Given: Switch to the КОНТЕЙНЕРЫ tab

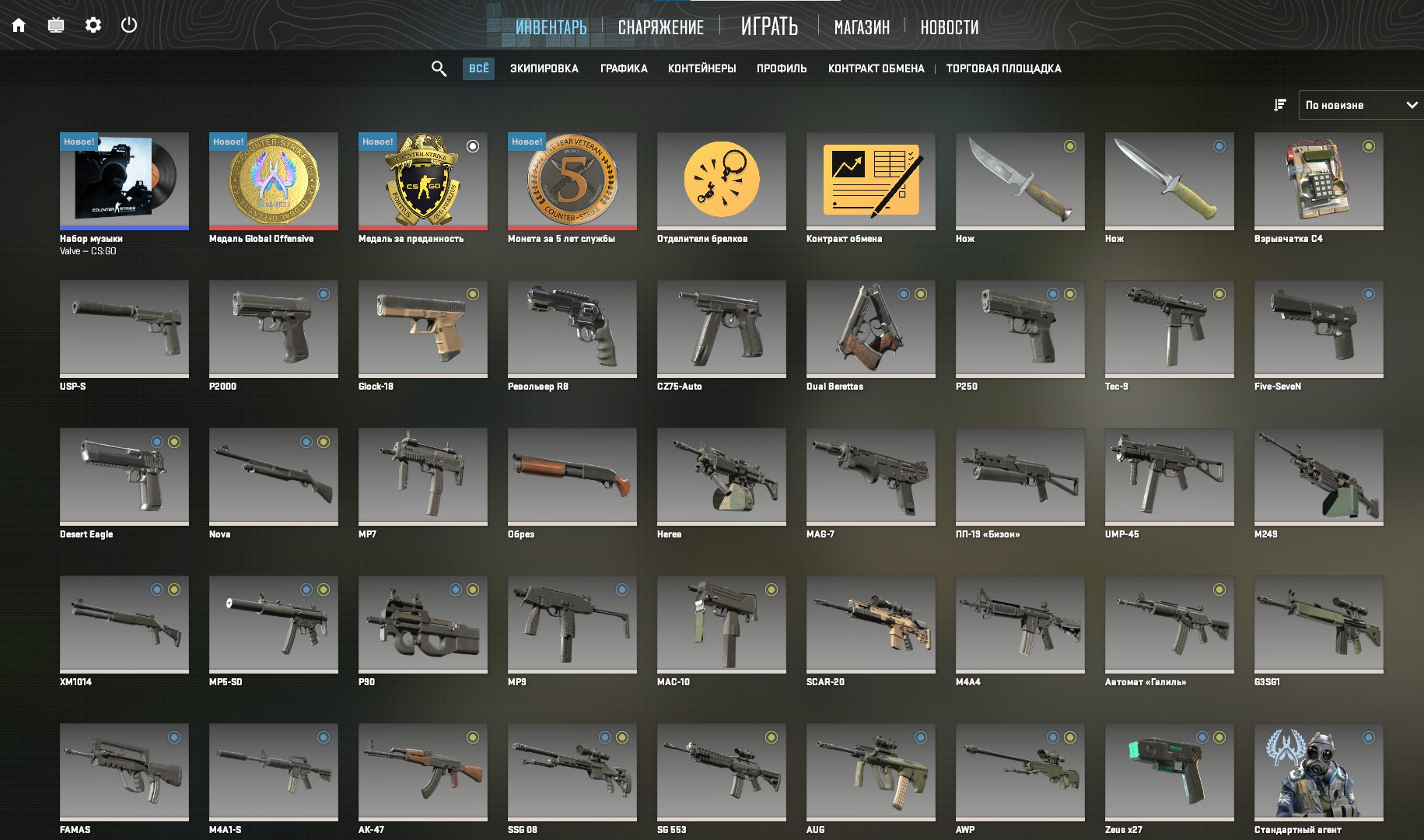Looking at the screenshot, I should [702, 68].
